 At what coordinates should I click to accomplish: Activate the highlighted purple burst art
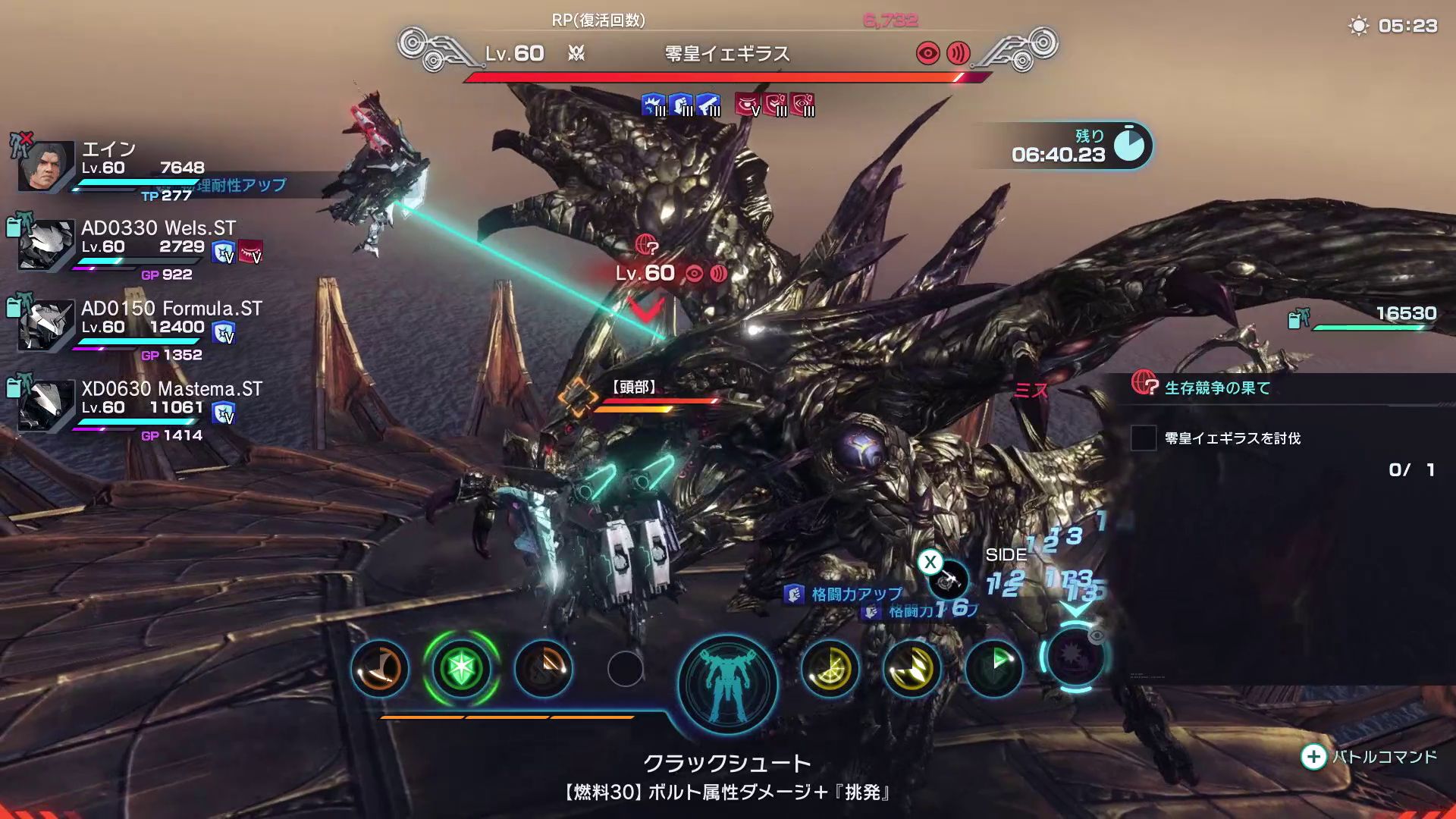click(x=1075, y=657)
